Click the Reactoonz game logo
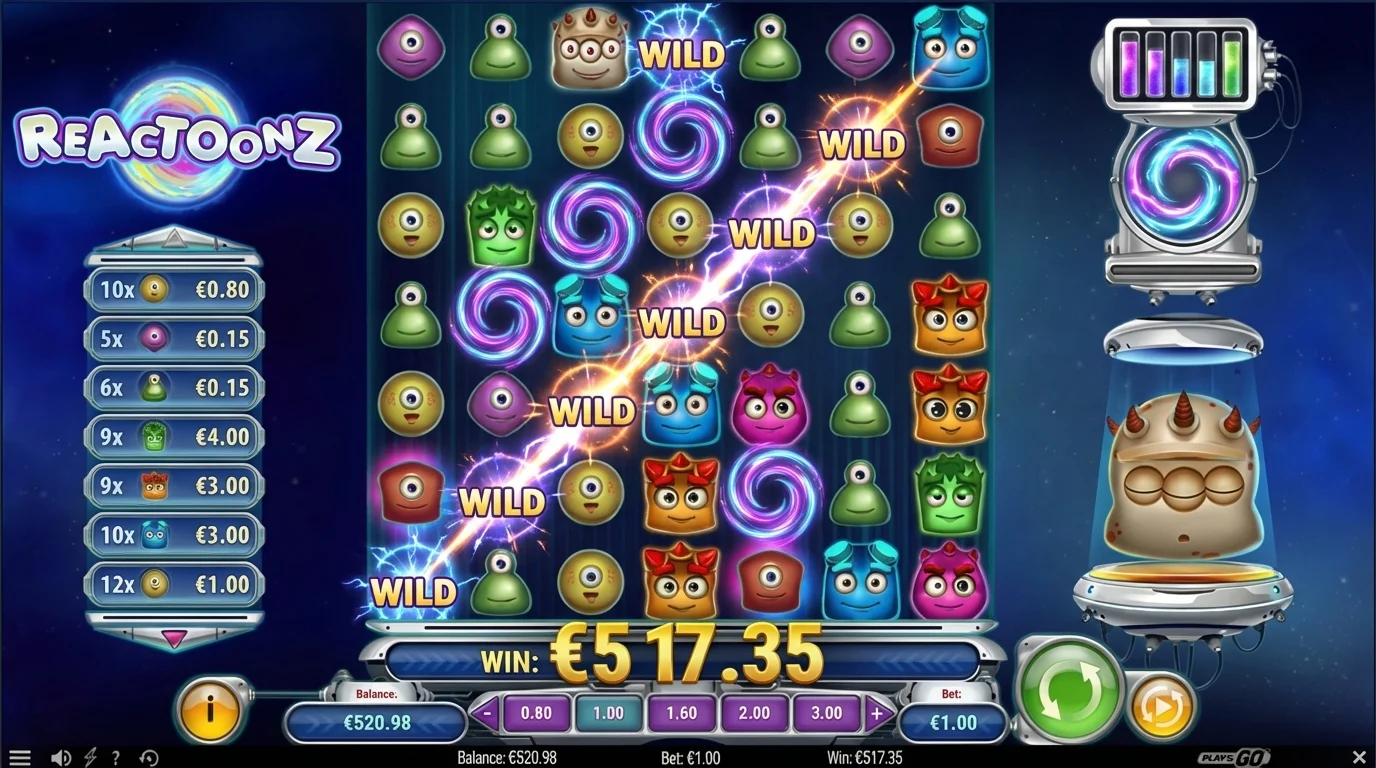1376x768 pixels. coord(178,137)
